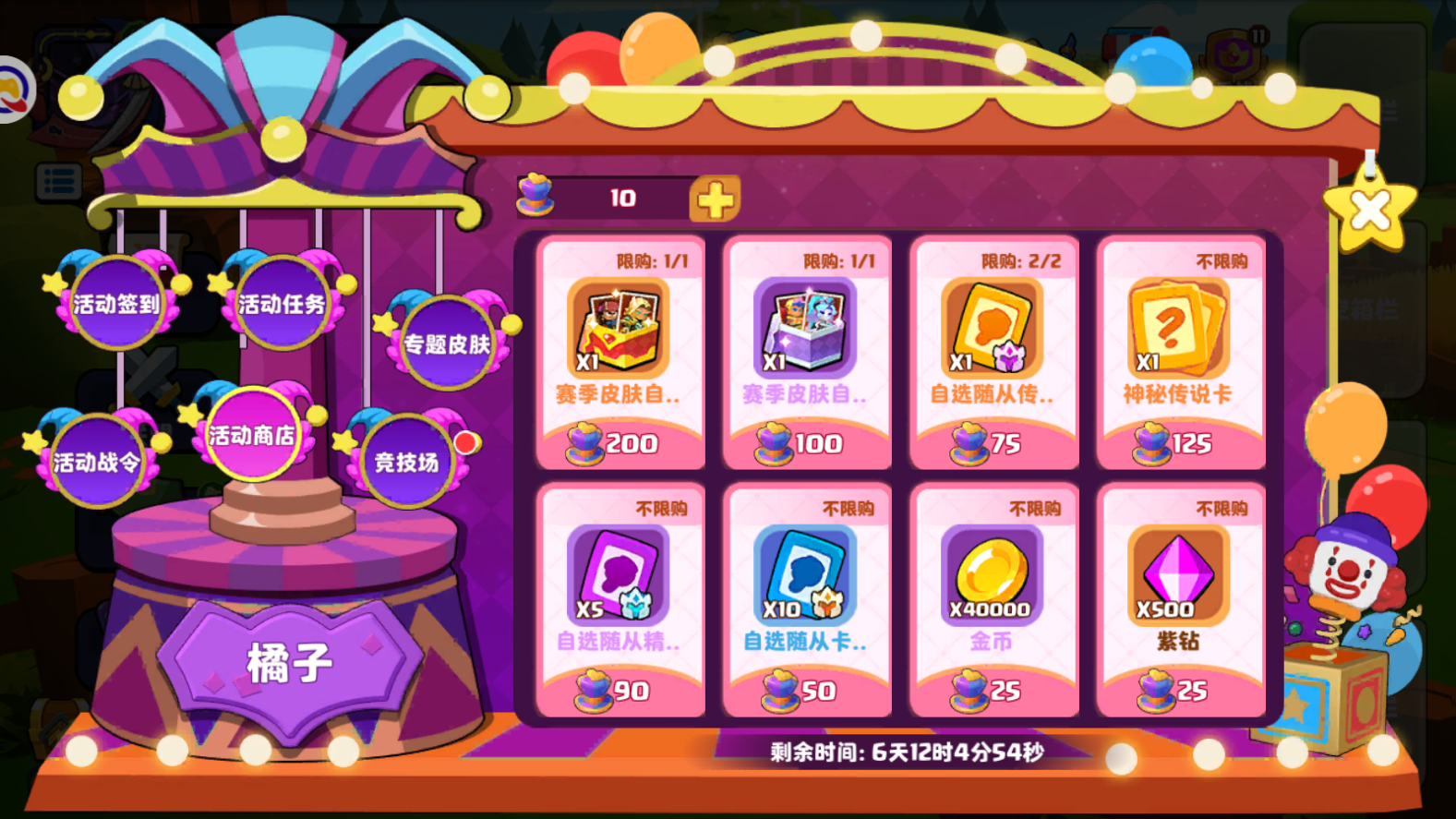
Task: Switch to the 活动任务 section
Action: 280,302
